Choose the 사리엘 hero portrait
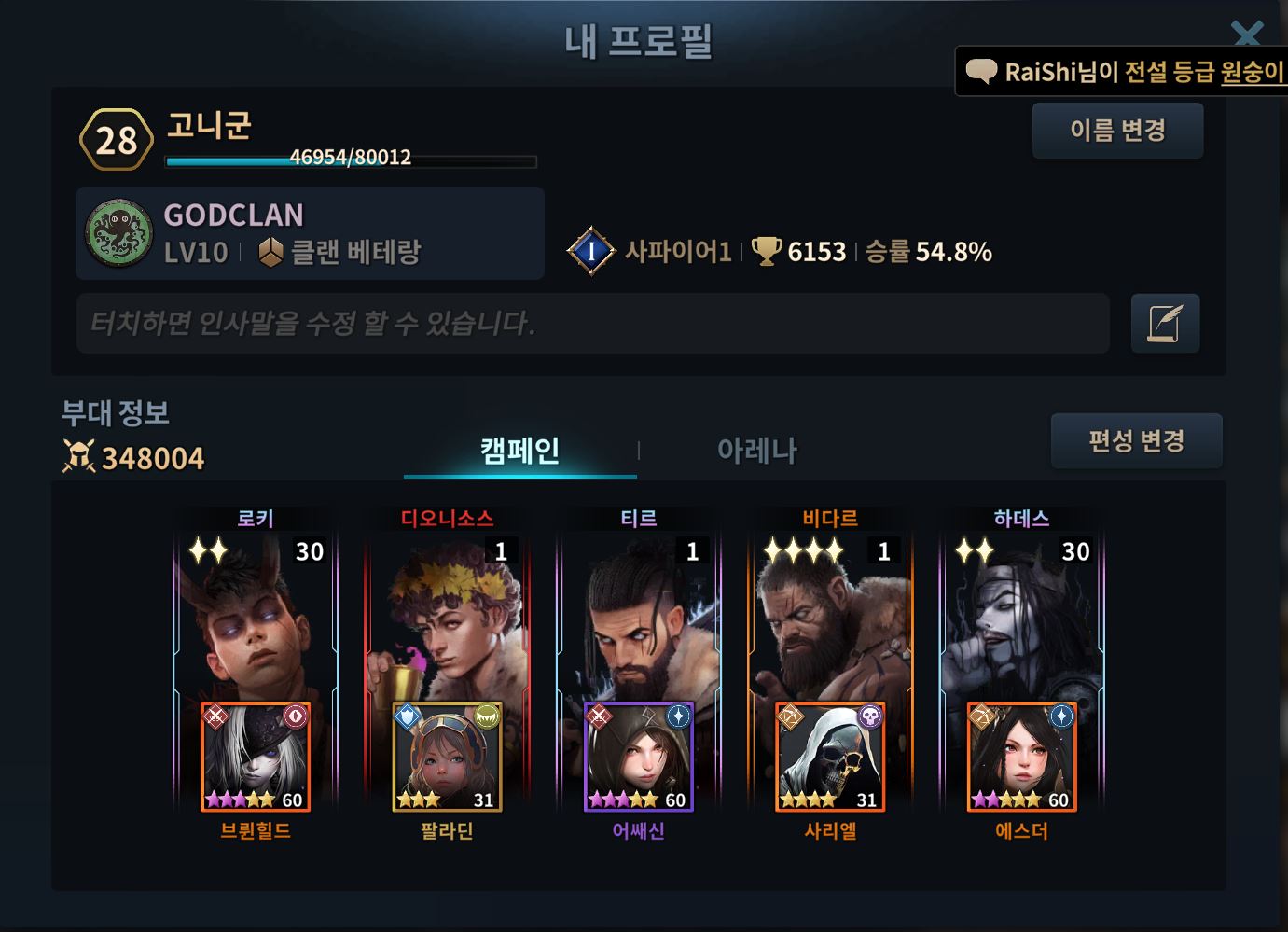 pyautogui.click(x=830, y=758)
